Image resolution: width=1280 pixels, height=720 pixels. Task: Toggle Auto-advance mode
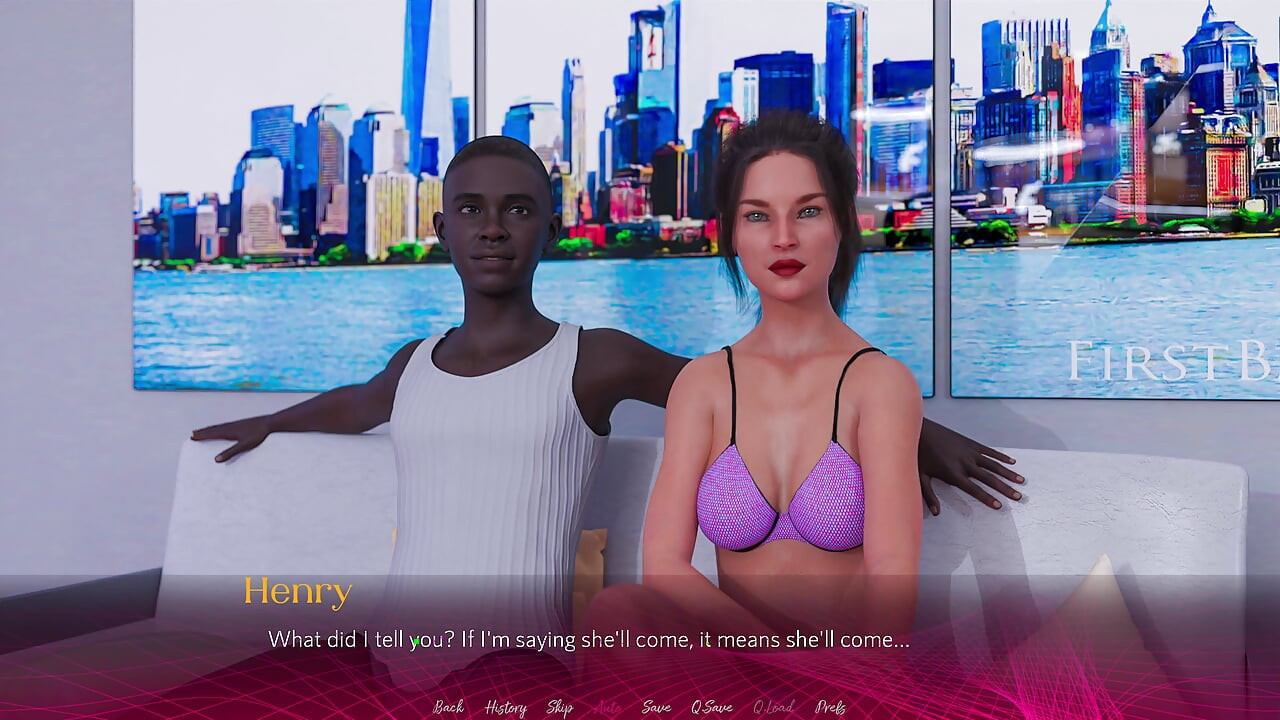[607, 707]
